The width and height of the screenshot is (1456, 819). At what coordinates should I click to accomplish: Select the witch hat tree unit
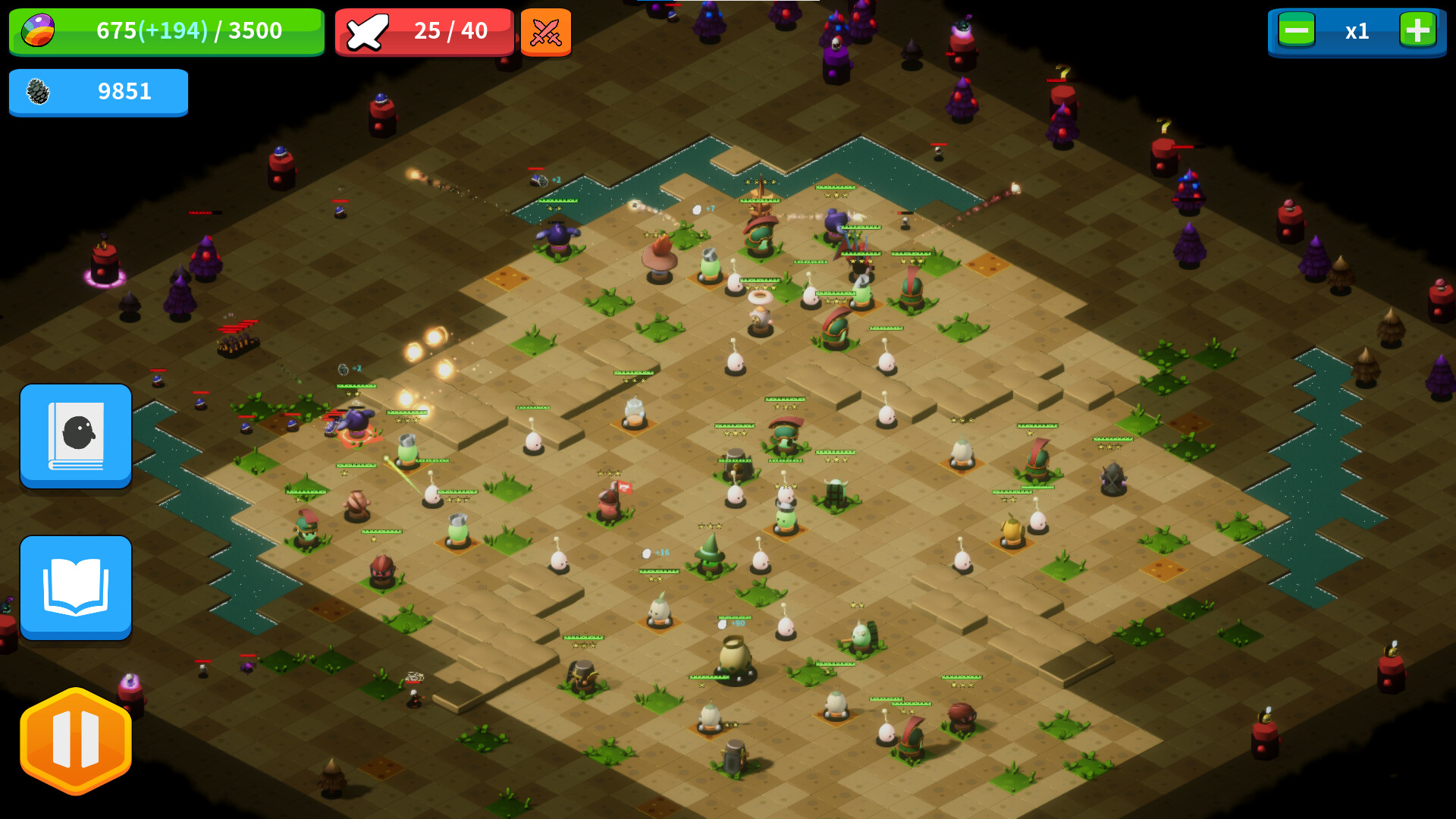pyautogui.click(x=710, y=554)
